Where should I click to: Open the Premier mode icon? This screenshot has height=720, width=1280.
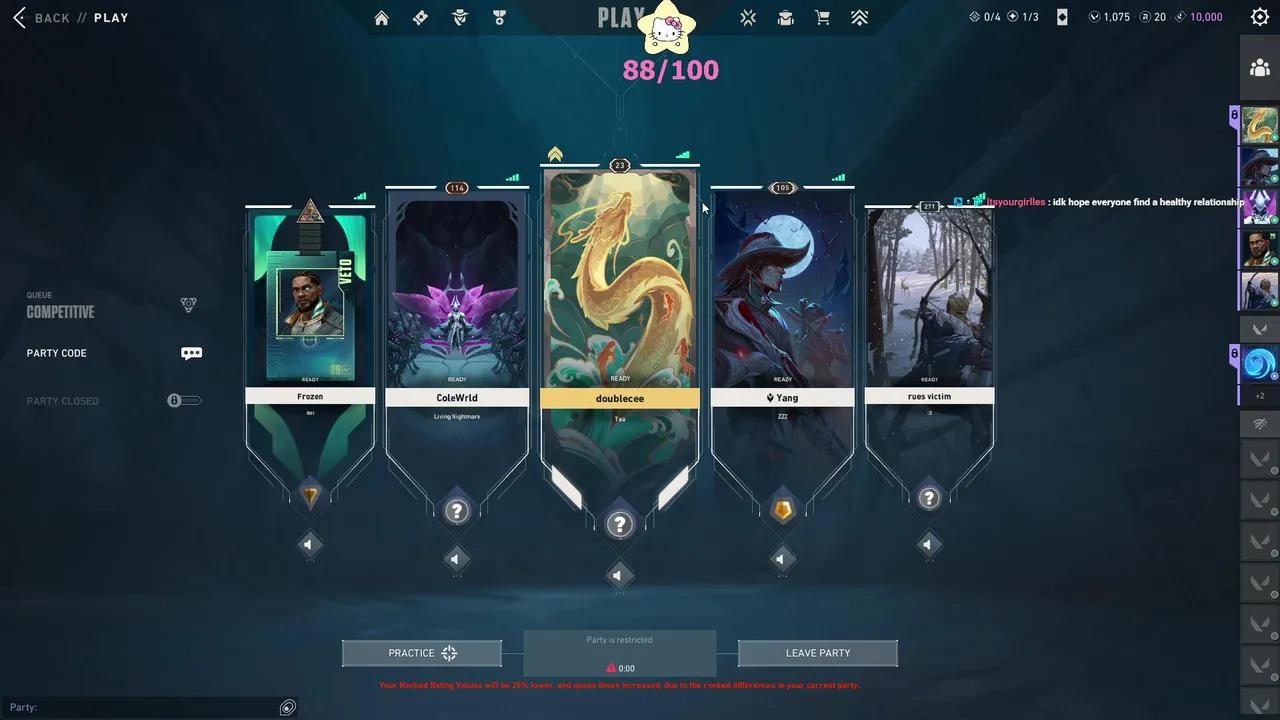[x=859, y=17]
